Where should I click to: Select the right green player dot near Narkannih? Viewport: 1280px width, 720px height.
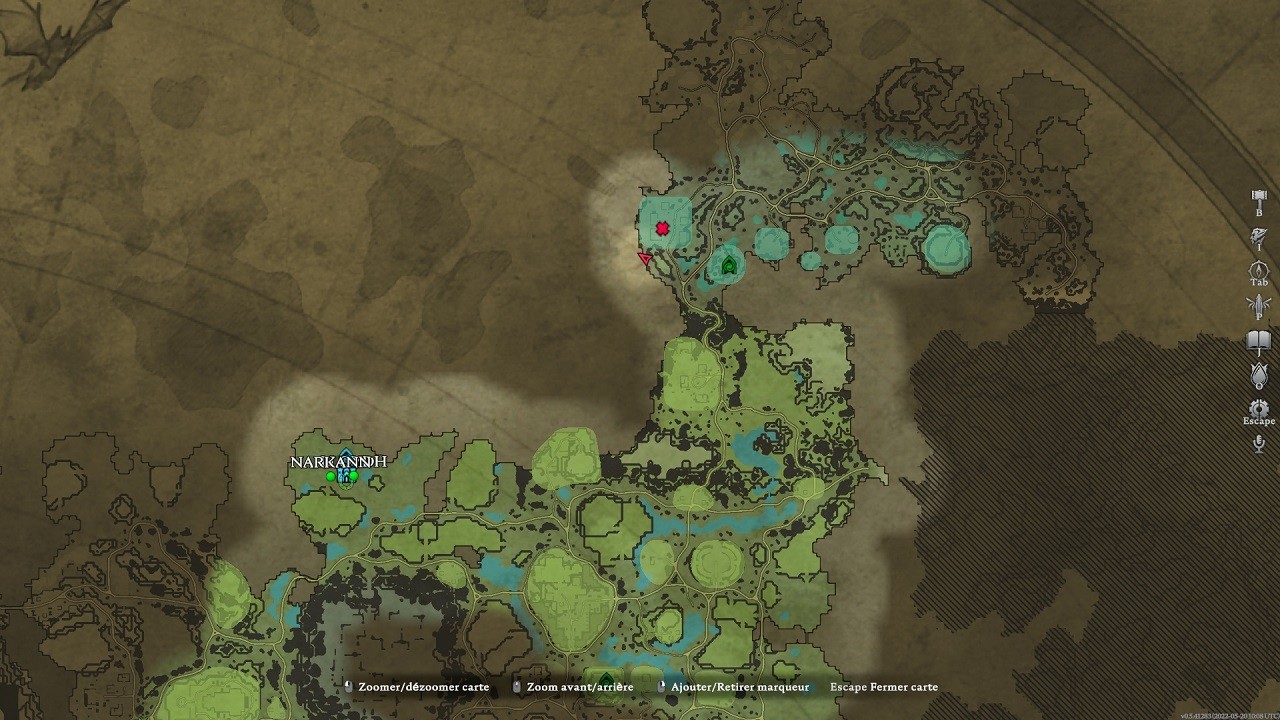click(354, 476)
